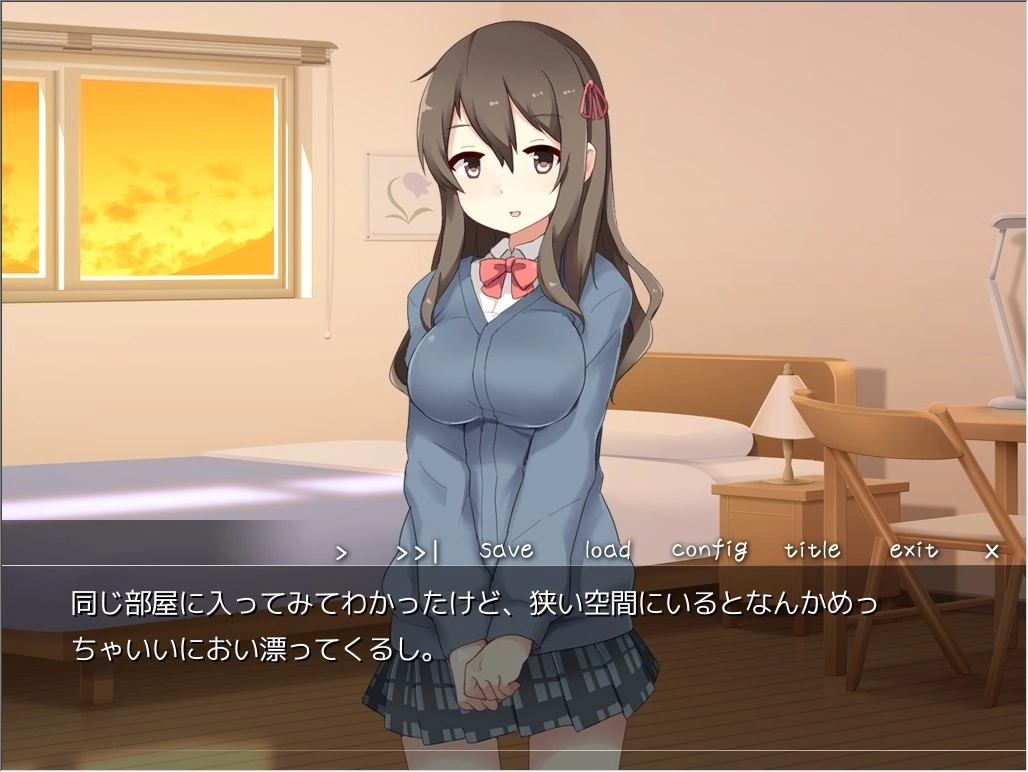The width and height of the screenshot is (1028, 772).
Task: Open the load menu
Action: click(x=608, y=550)
